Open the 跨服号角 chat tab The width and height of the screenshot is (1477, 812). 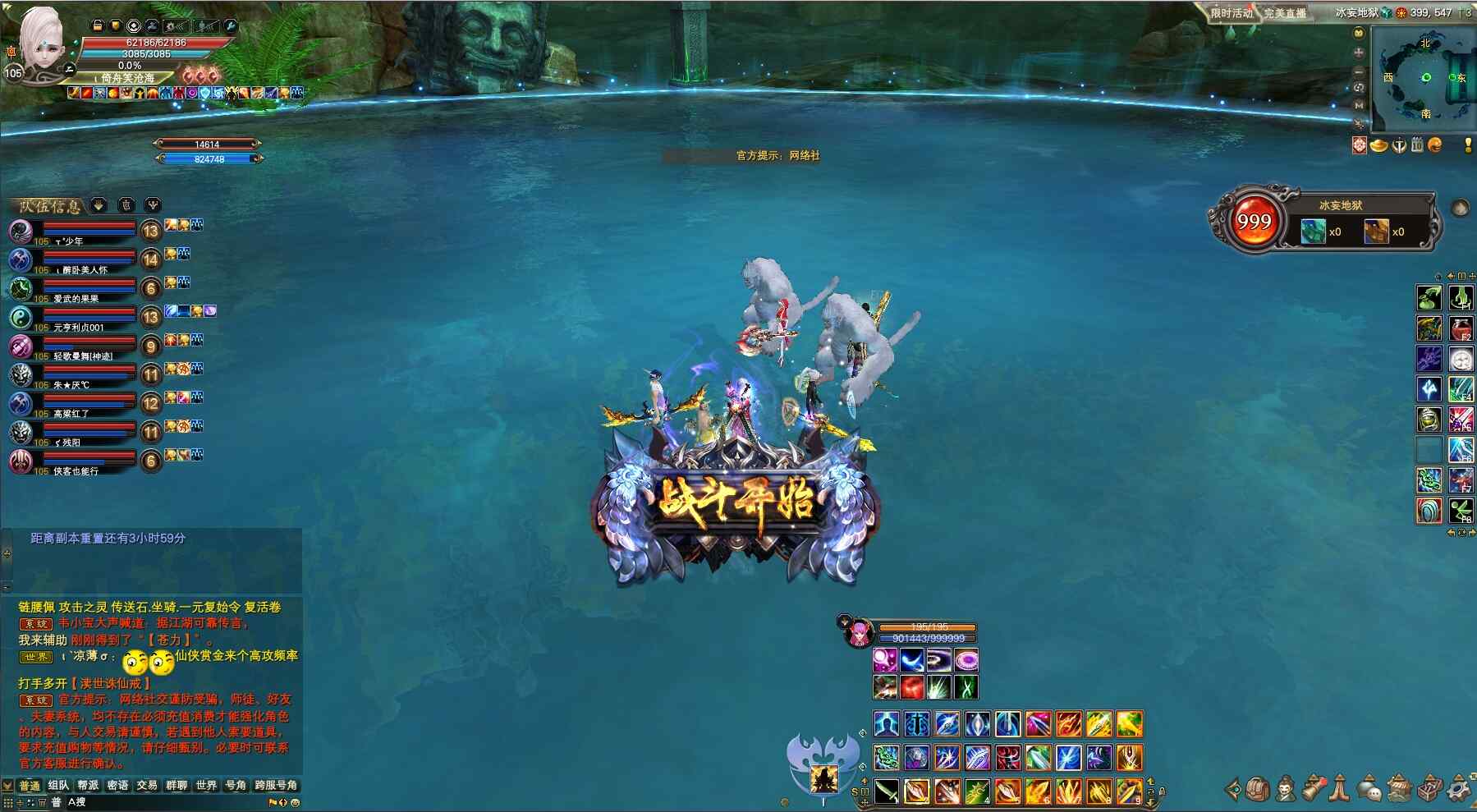click(x=276, y=786)
